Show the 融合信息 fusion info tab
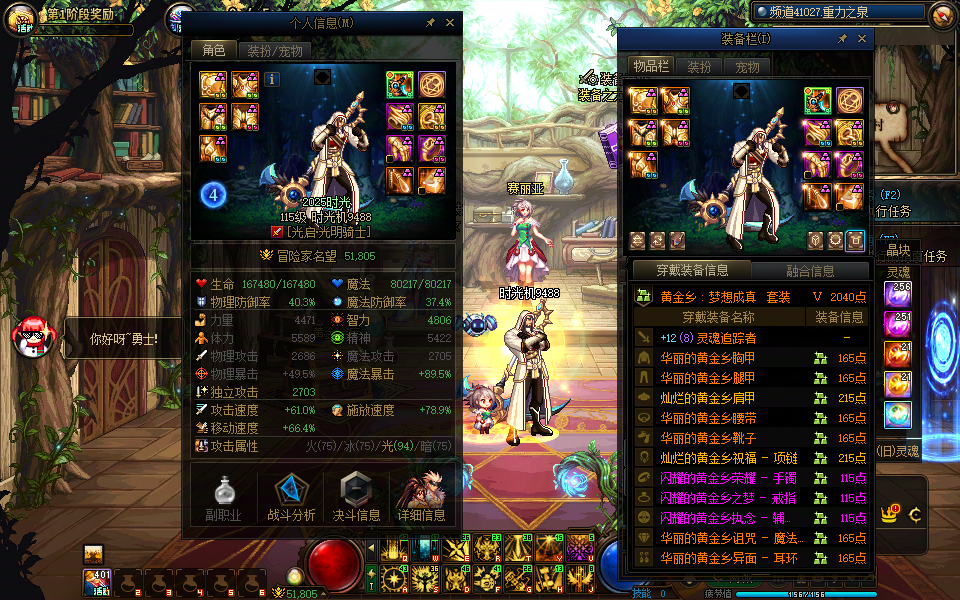The height and width of the screenshot is (600, 960). (809, 270)
